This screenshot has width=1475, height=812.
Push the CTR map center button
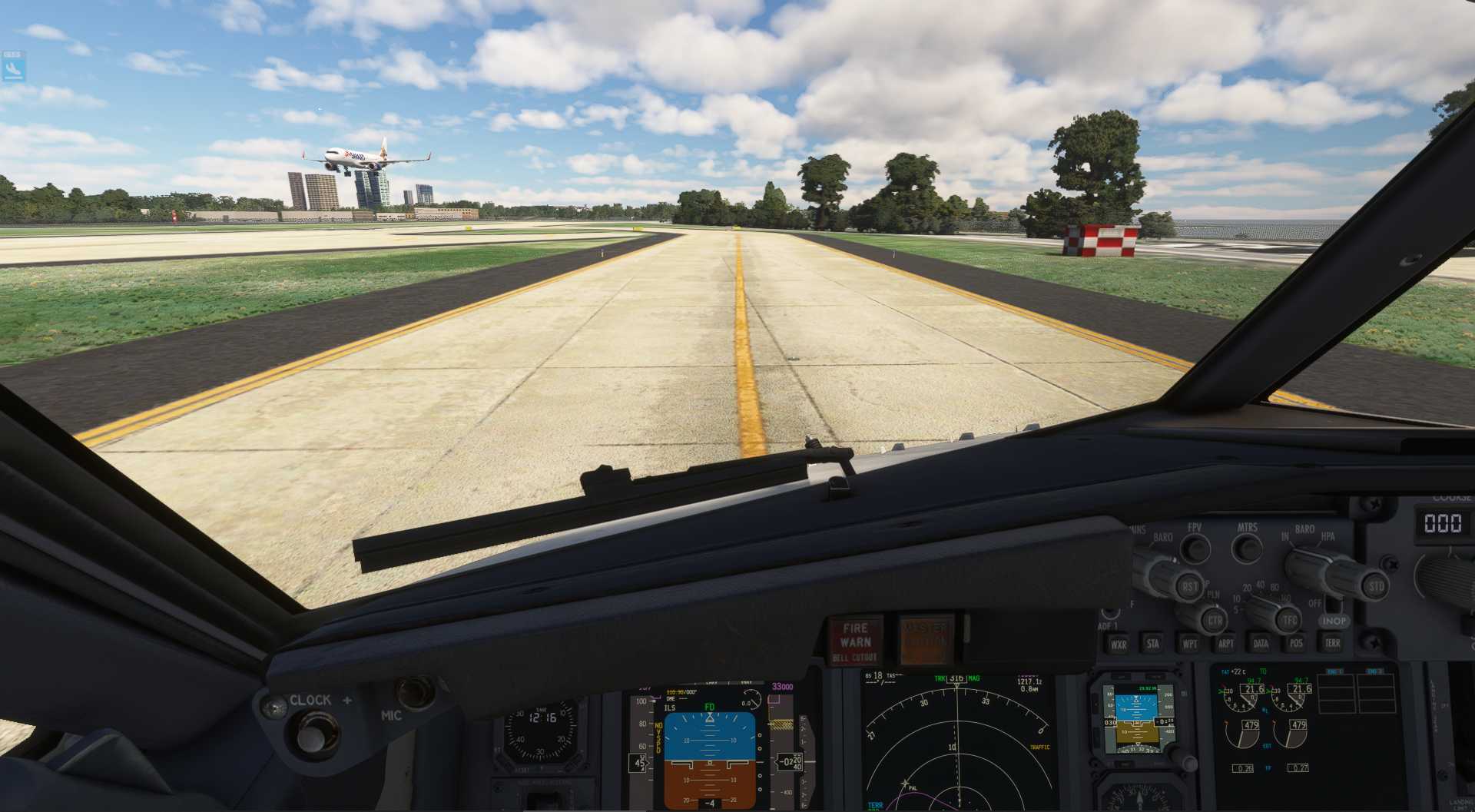[x=1215, y=620]
